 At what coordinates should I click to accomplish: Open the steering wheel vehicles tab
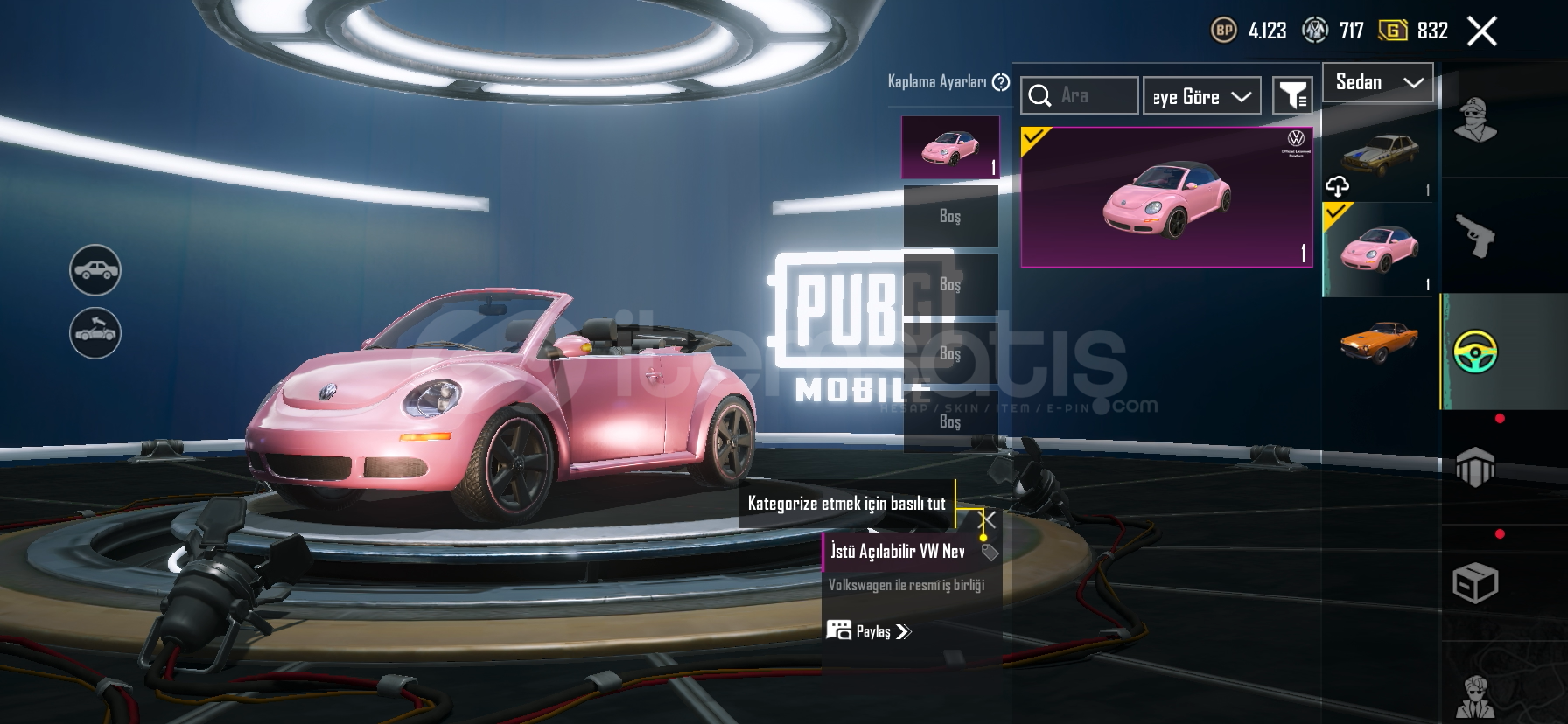tap(1475, 352)
